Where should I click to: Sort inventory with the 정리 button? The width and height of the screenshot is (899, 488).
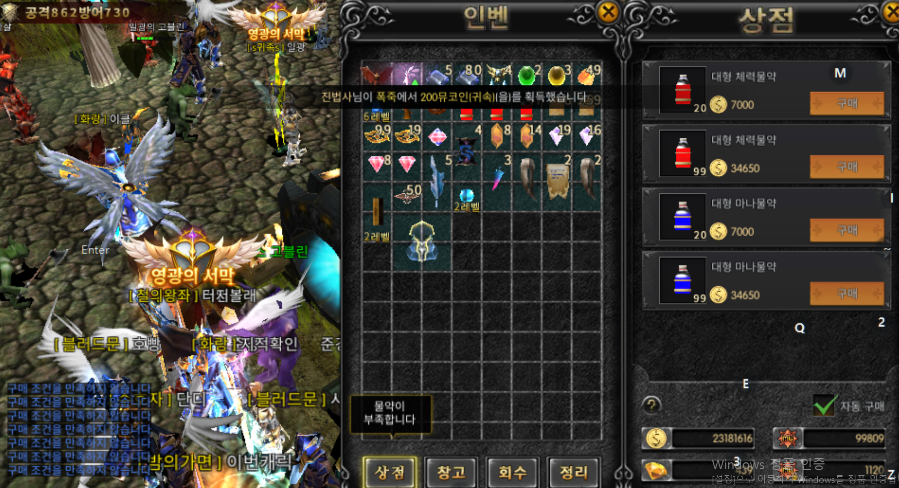click(575, 471)
